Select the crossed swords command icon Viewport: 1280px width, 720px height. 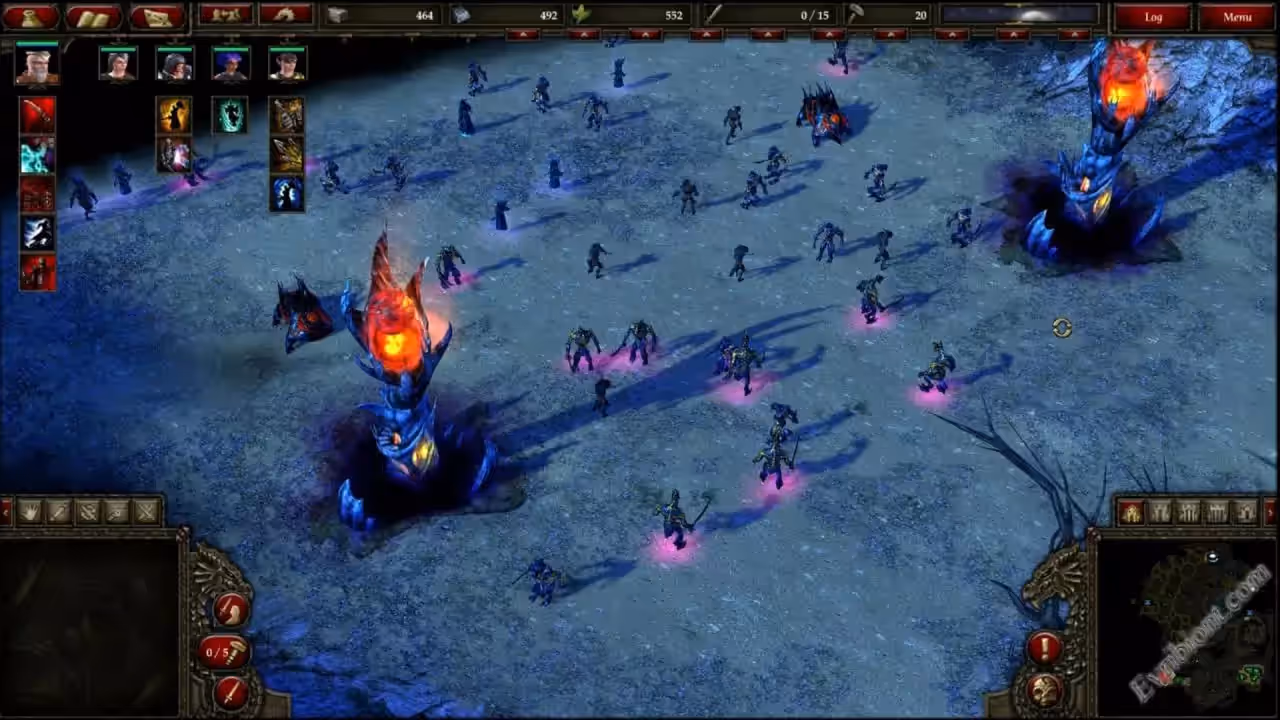pos(147,512)
